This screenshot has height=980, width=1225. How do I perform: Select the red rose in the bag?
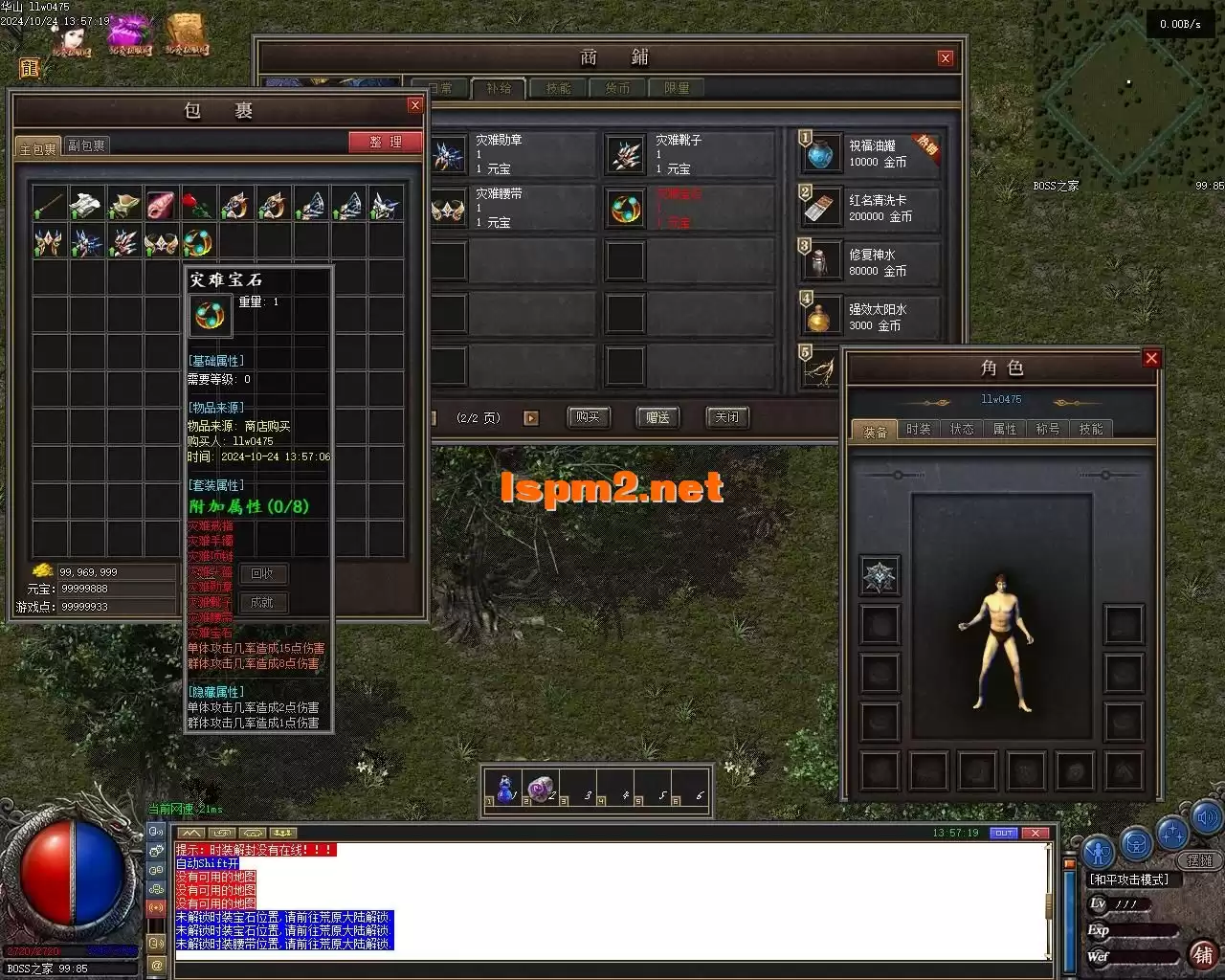[198, 203]
